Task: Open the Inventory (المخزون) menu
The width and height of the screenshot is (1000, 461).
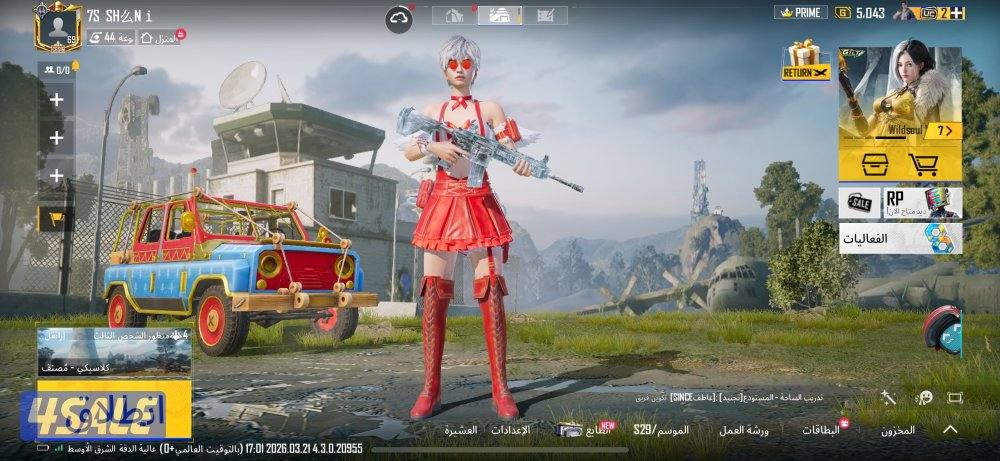Action: pyautogui.click(x=897, y=430)
